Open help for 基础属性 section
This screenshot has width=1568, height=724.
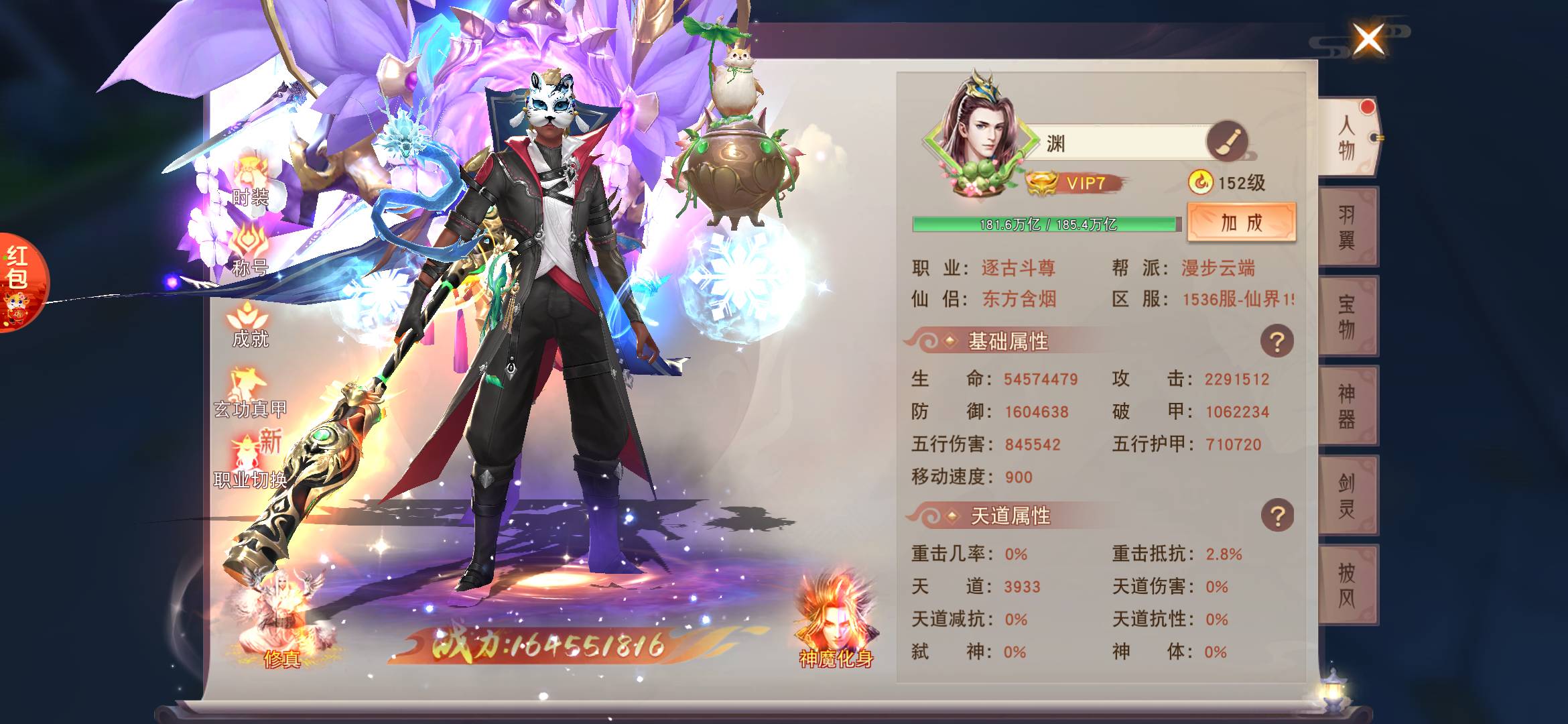point(1277,342)
